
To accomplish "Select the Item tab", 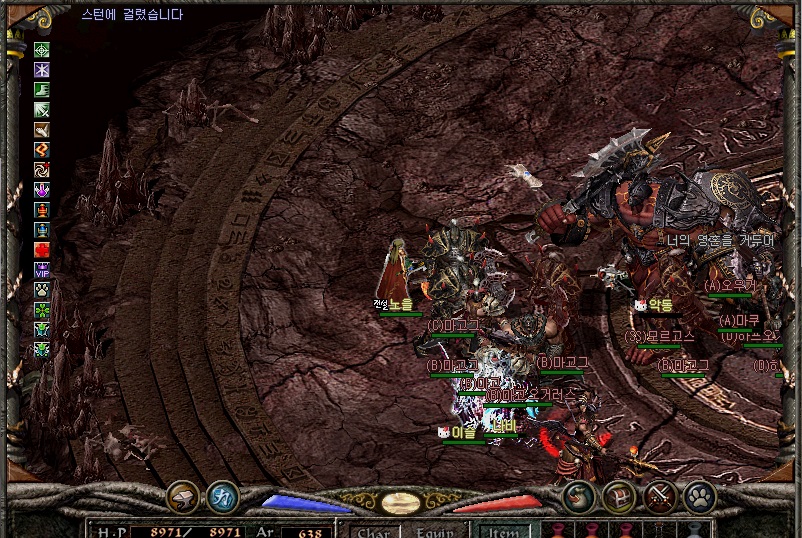I will [x=503, y=531].
